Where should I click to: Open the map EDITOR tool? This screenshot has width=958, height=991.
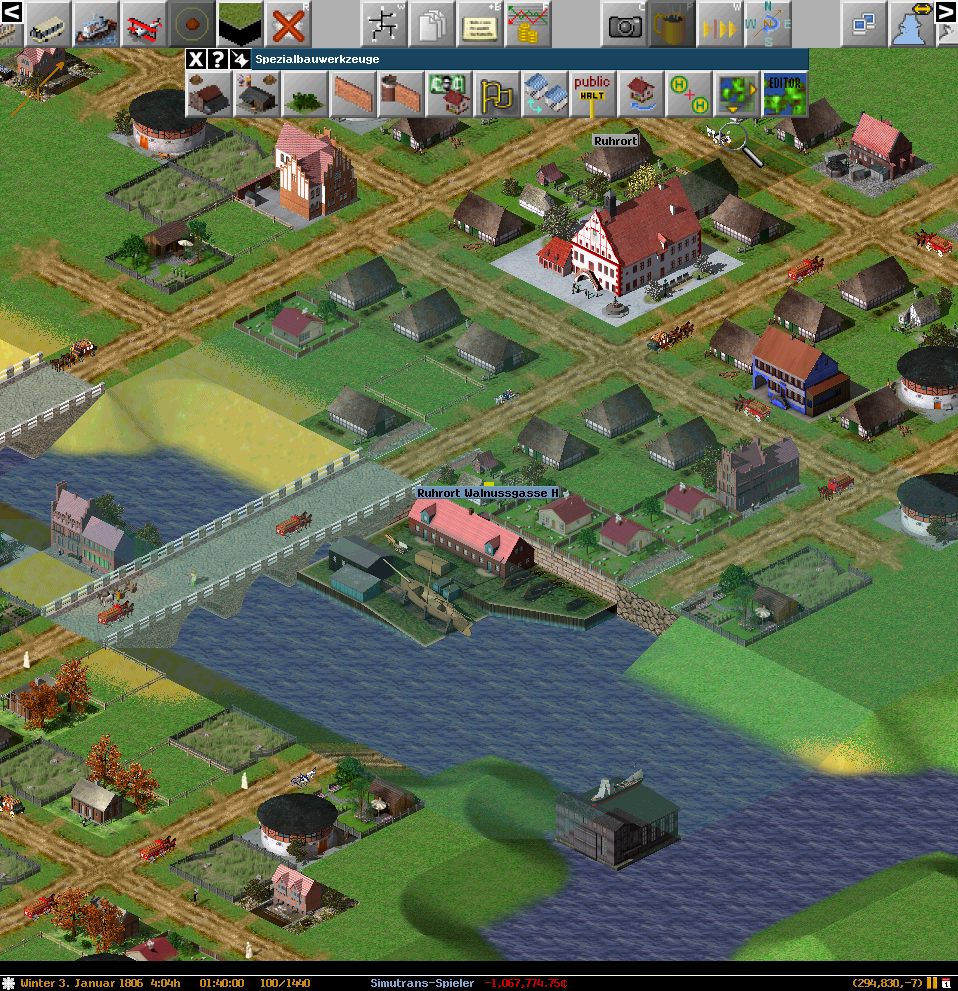[784, 94]
